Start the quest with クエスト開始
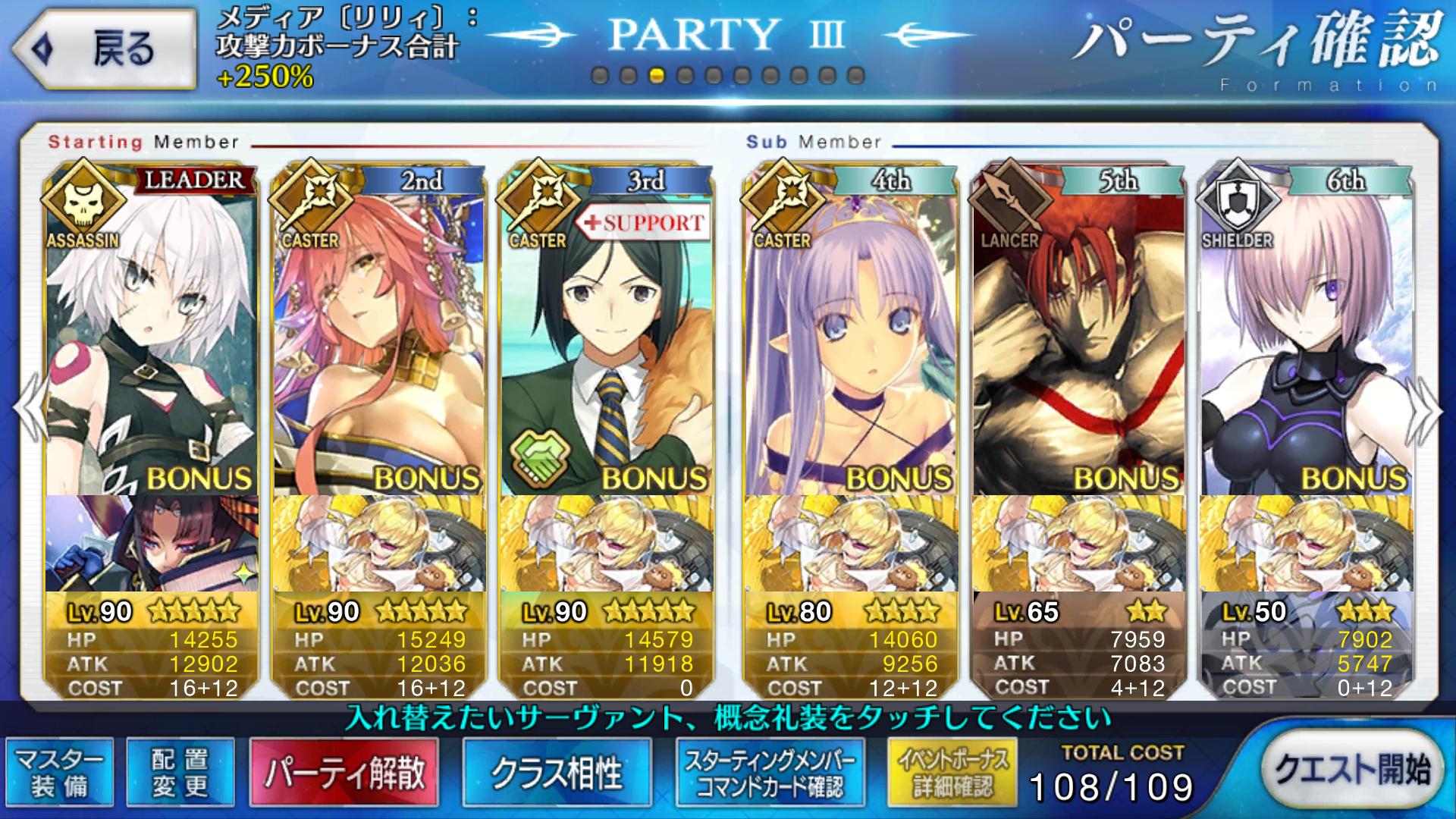 (1352, 770)
